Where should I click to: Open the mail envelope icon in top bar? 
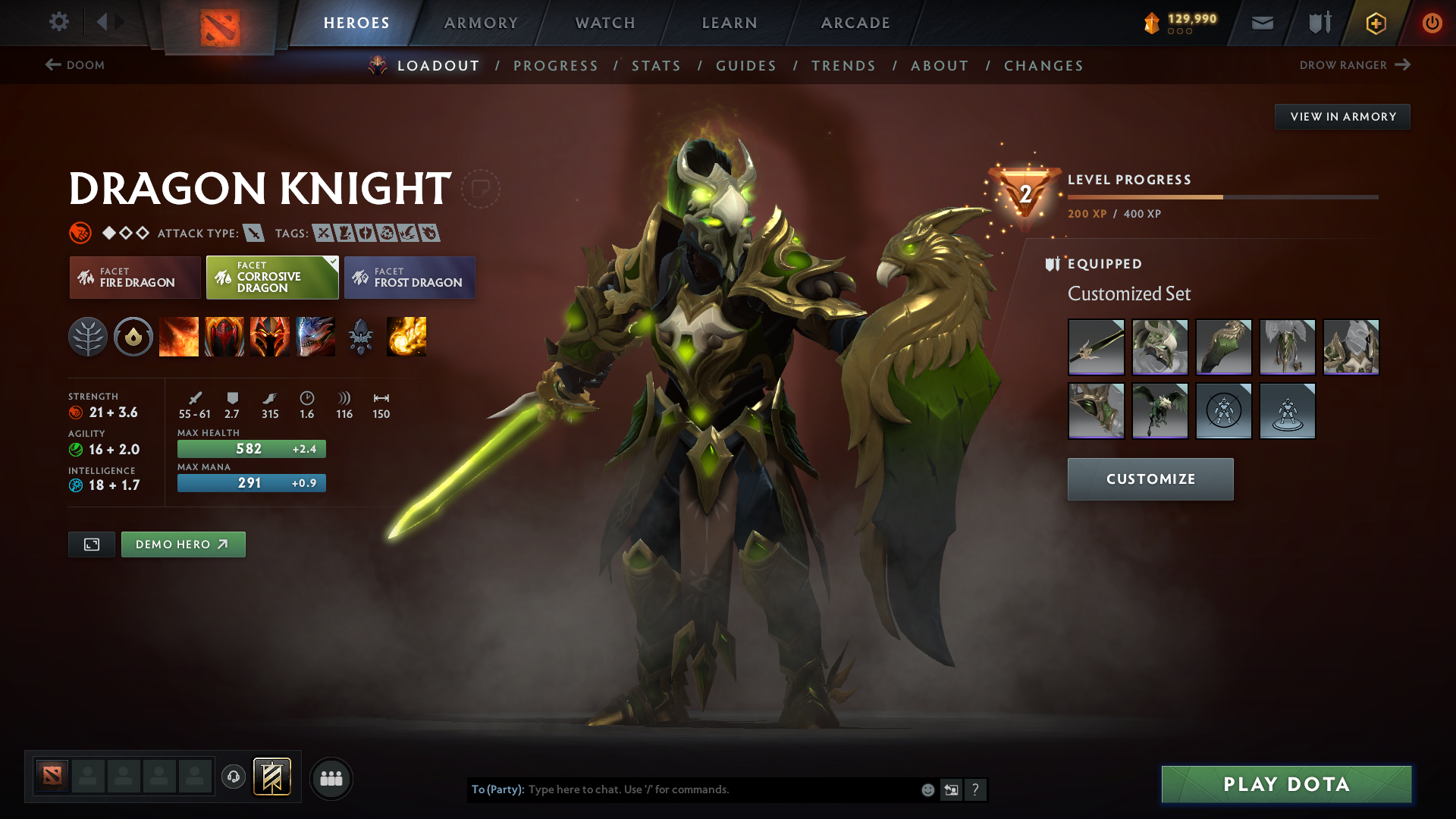(x=1261, y=23)
